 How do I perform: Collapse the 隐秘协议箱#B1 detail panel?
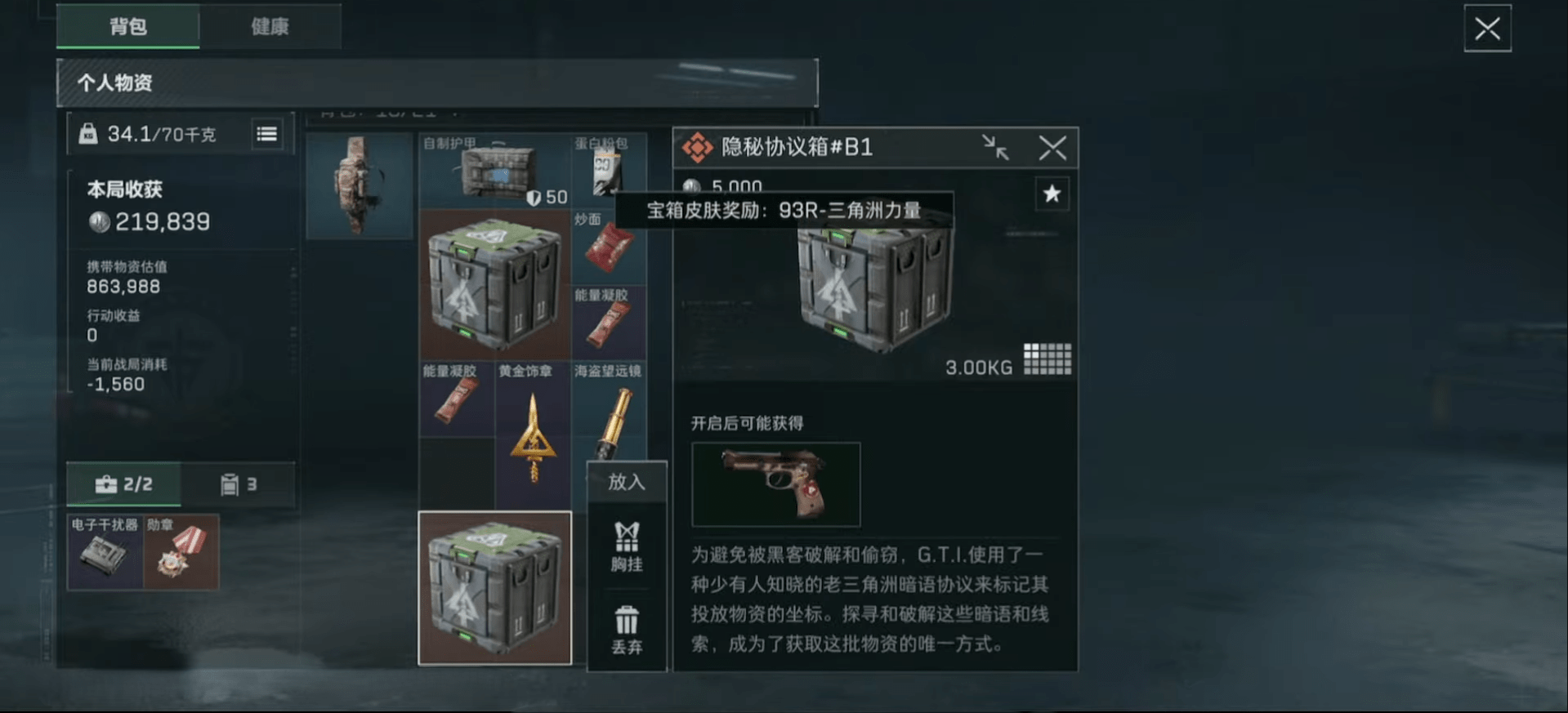996,147
